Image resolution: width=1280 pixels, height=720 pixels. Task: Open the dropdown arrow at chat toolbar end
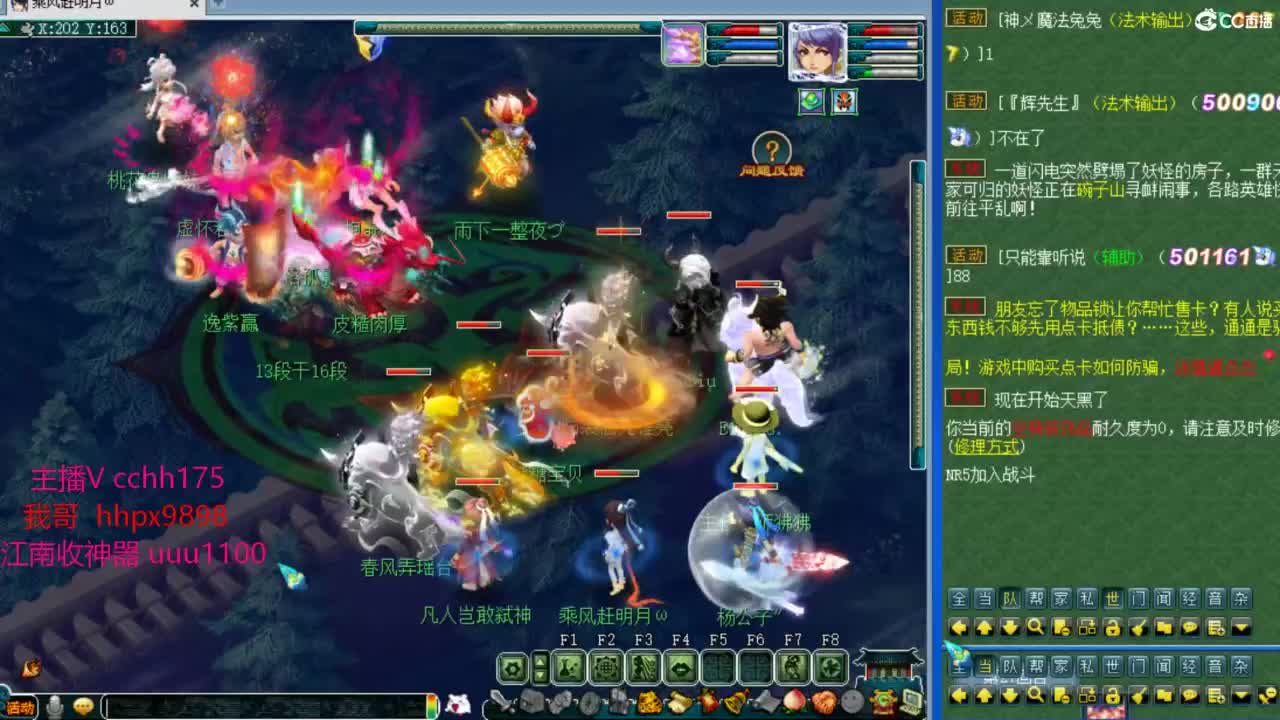pos(1240,627)
